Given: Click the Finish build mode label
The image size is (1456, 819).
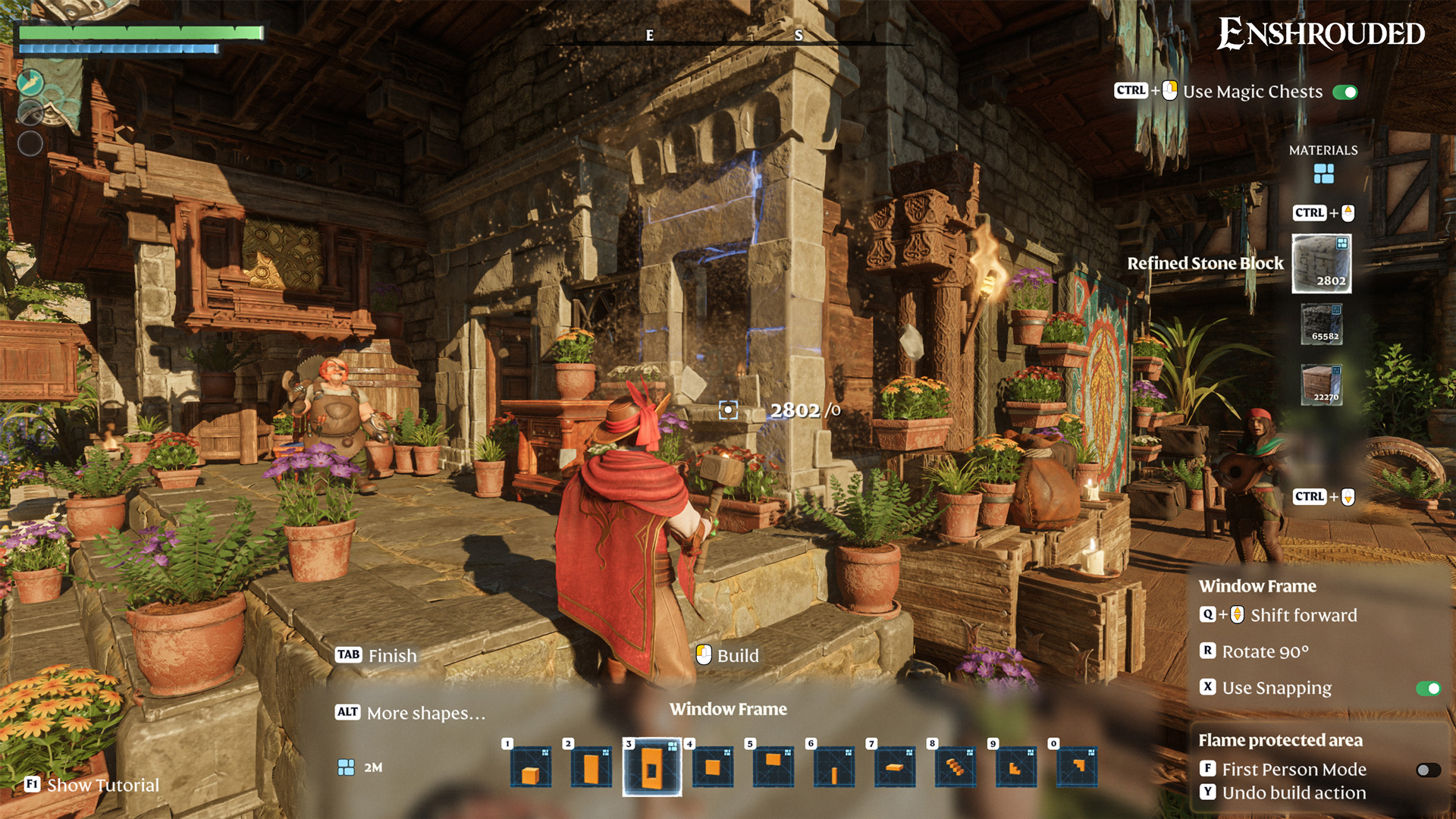Looking at the screenshot, I should 392,656.
